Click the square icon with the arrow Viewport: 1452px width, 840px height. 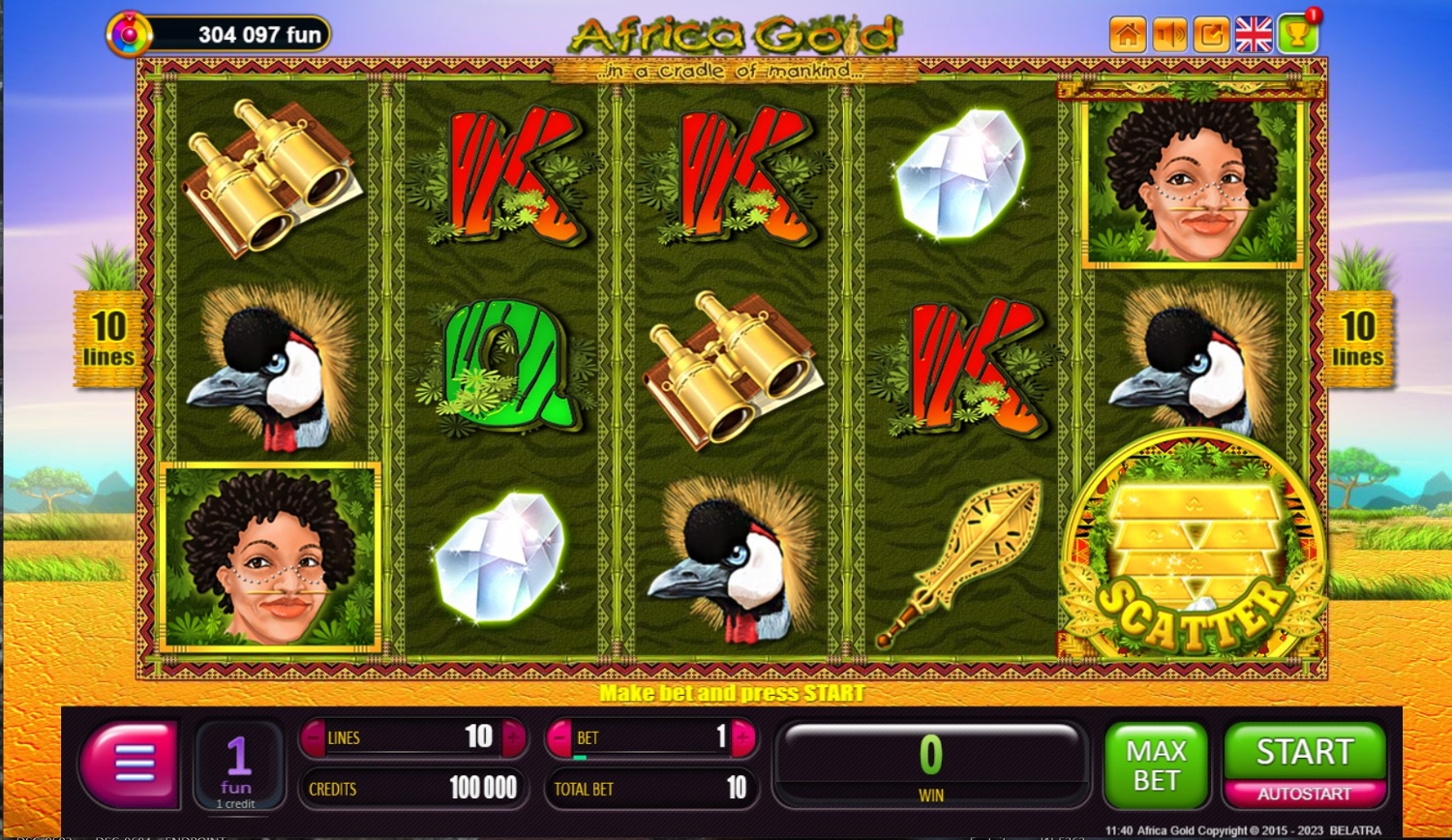(1211, 35)
